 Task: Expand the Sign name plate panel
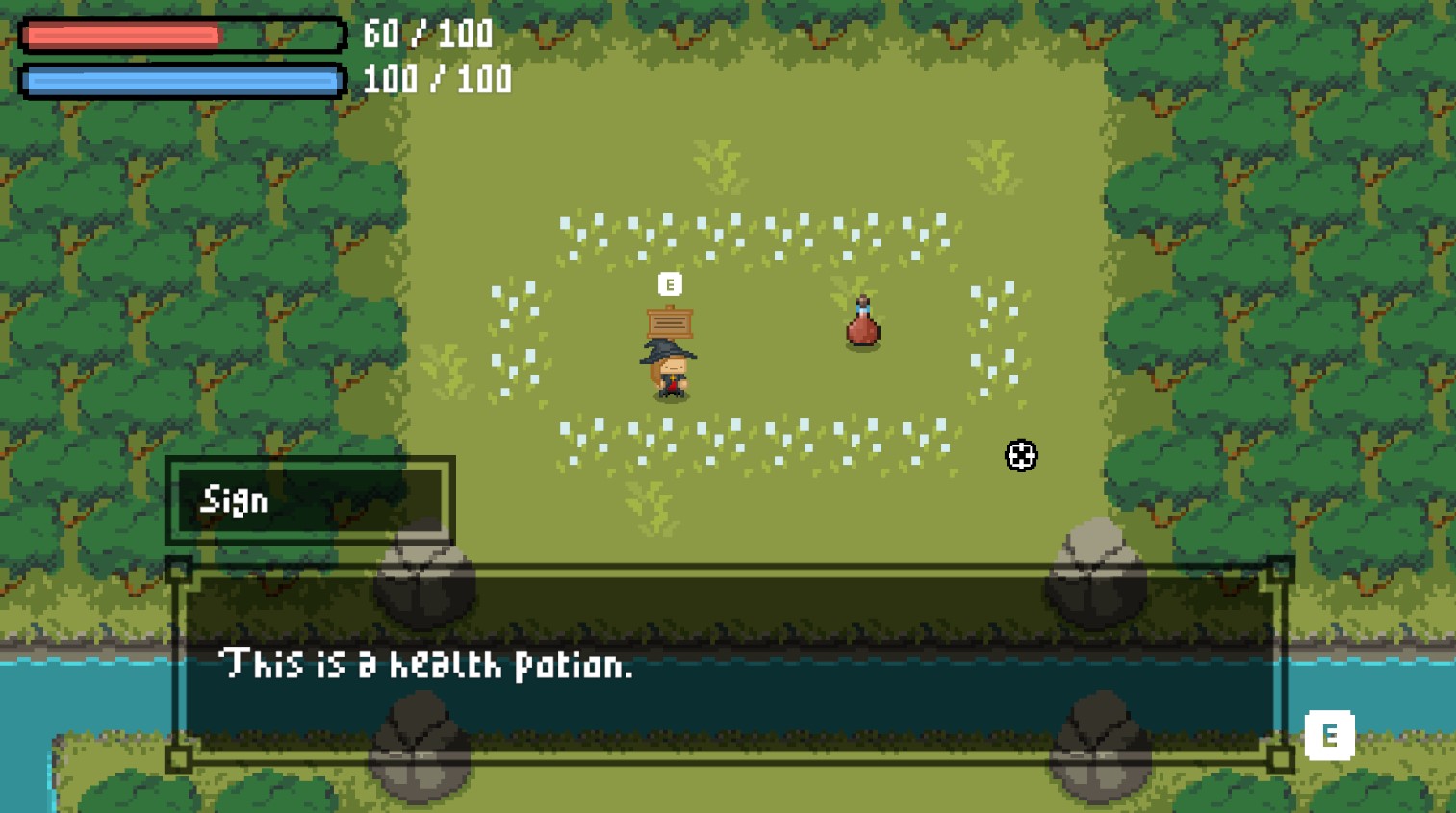(x=311, y=500)
